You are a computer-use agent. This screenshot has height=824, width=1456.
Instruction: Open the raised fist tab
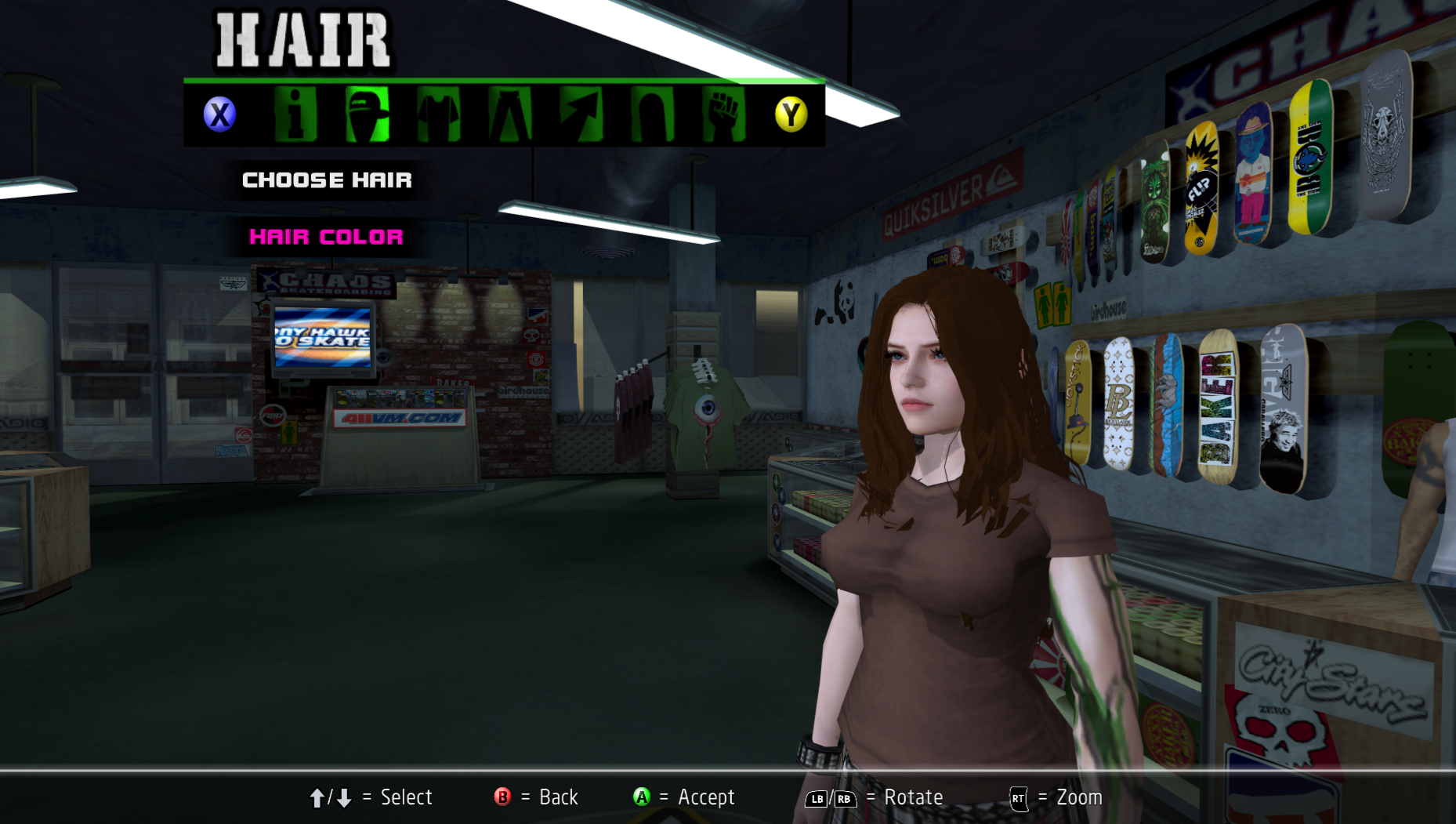(723, 114)
